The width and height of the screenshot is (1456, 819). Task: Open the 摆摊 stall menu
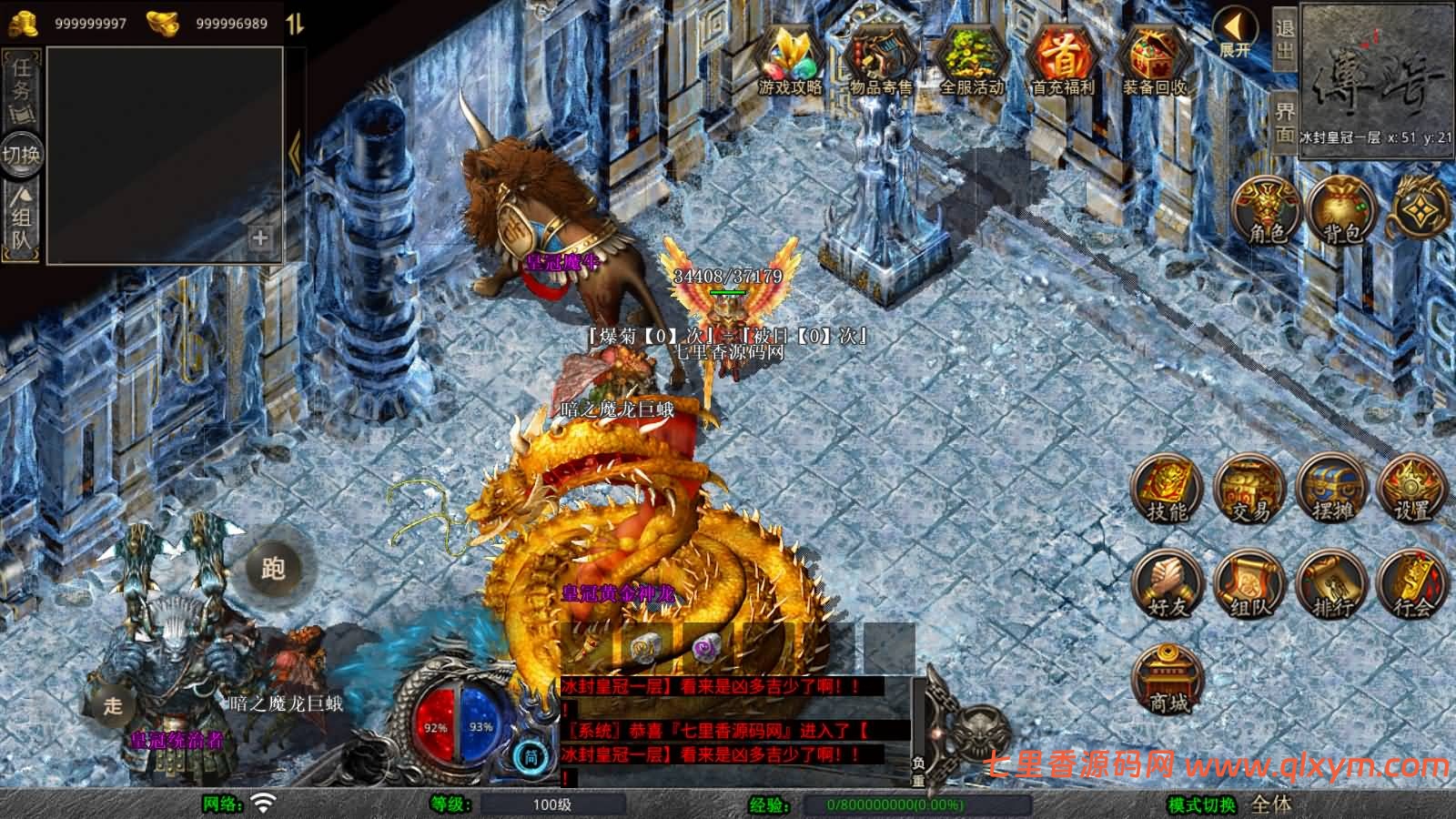(1330, 491)
